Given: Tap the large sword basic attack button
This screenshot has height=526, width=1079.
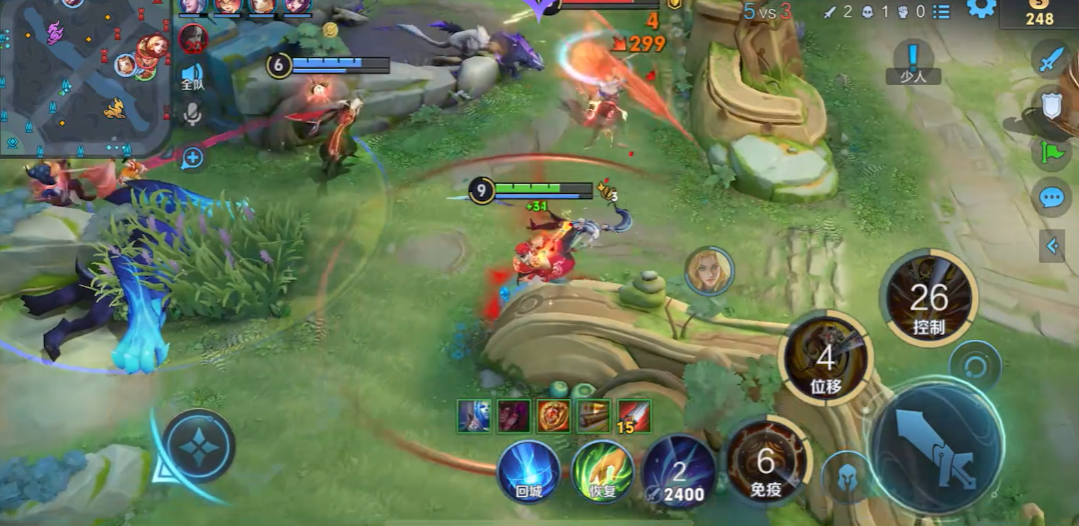Looking at the screenshot, I should click(935, 447).
